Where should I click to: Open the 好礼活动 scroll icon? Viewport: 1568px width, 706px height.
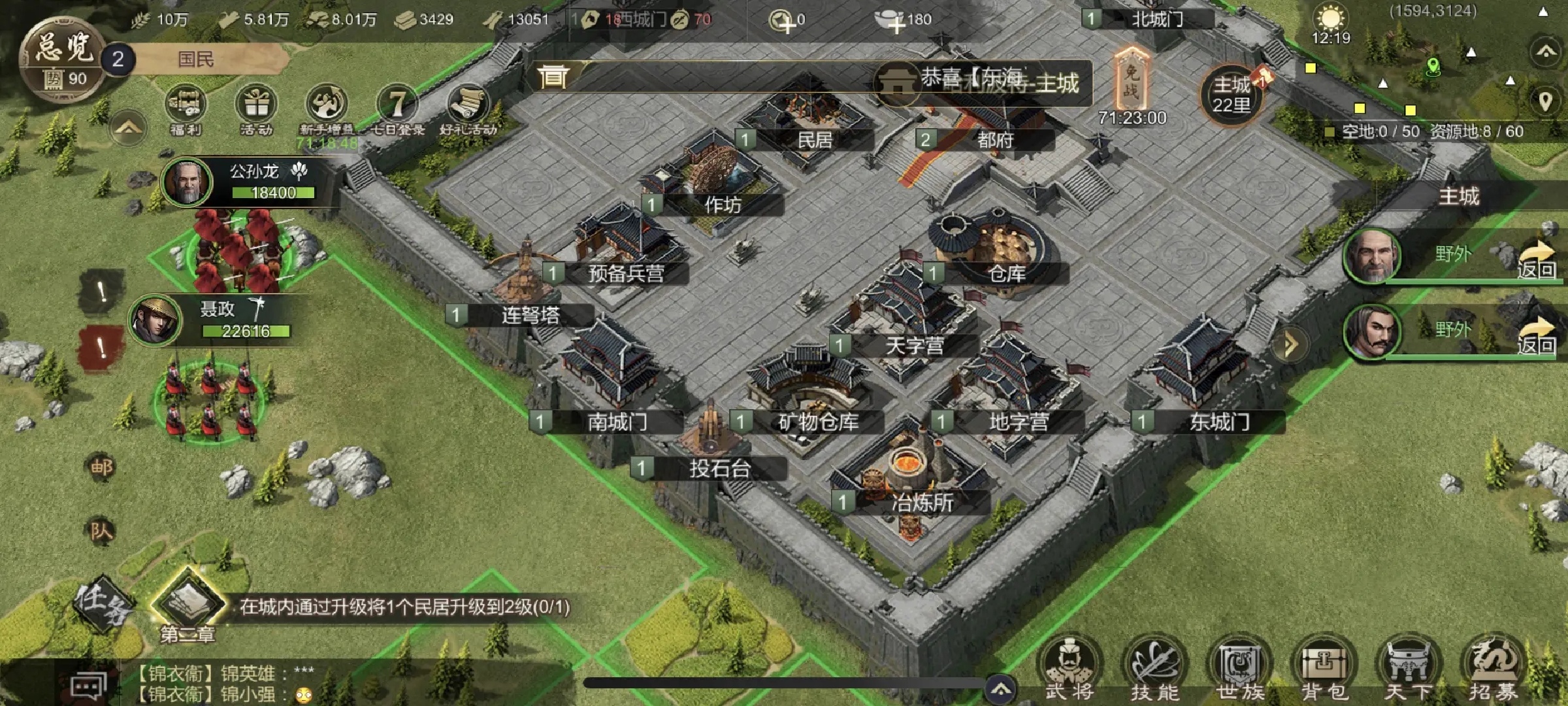click(468, 108)
